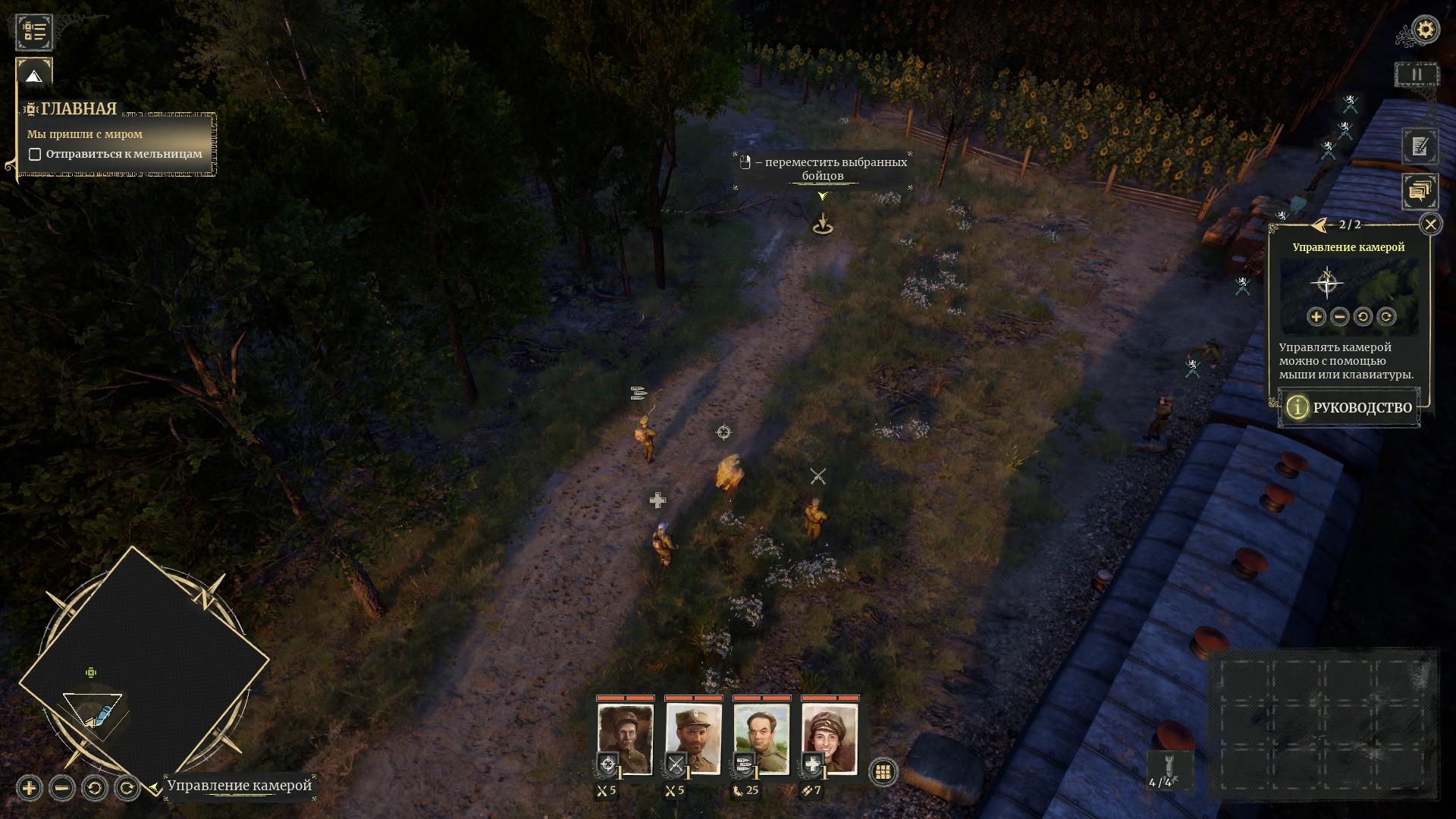Zoom out with the minus button below the minimap
Viewport: 1456px width, 819px height.
tap(62, 789)
